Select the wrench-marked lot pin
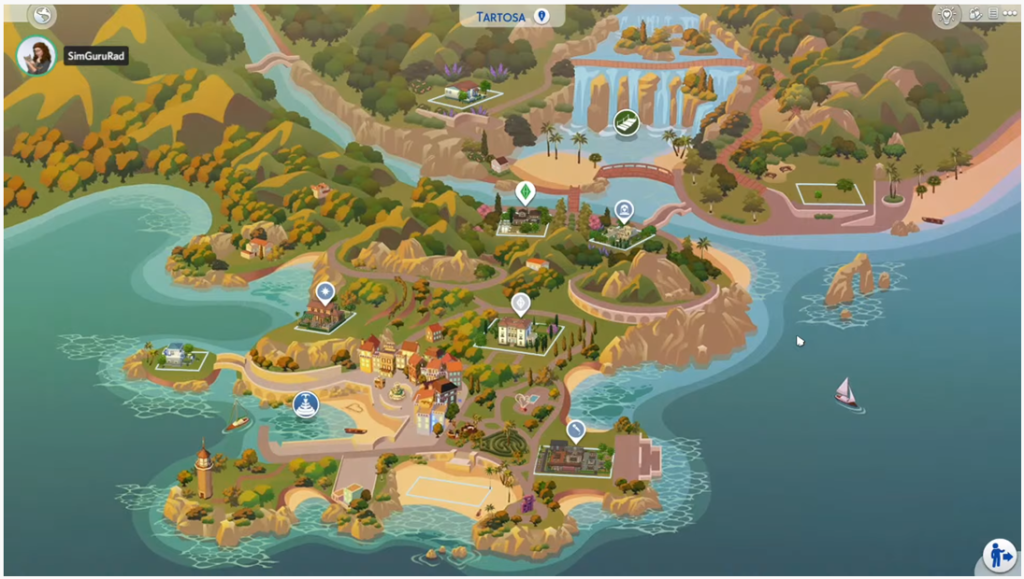Viewport: 1024px width, 579px height. (576, 431)
